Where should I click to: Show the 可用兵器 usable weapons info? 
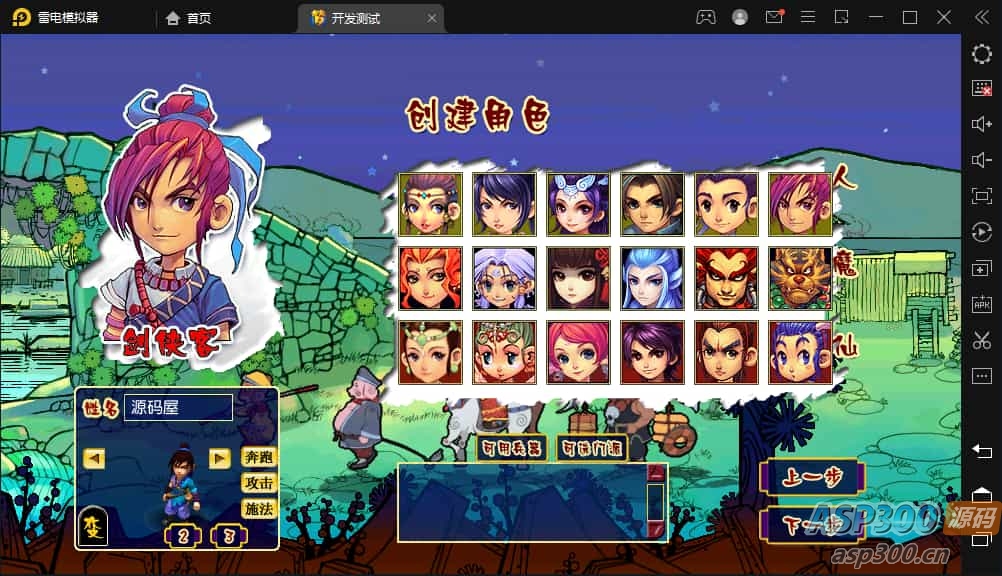click(512, 448)
